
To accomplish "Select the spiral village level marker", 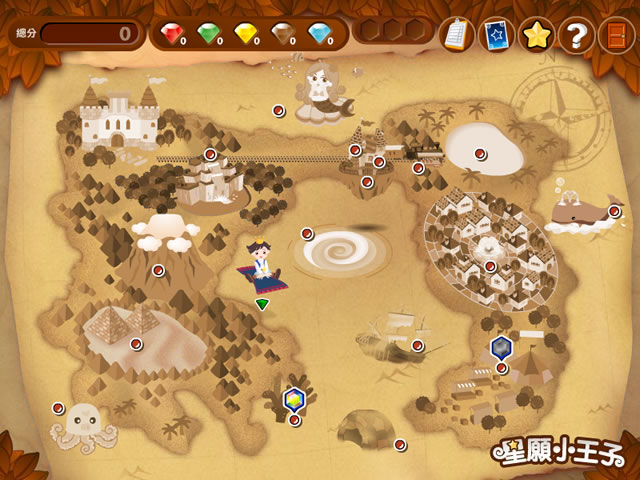I will (x=490, y=266).
